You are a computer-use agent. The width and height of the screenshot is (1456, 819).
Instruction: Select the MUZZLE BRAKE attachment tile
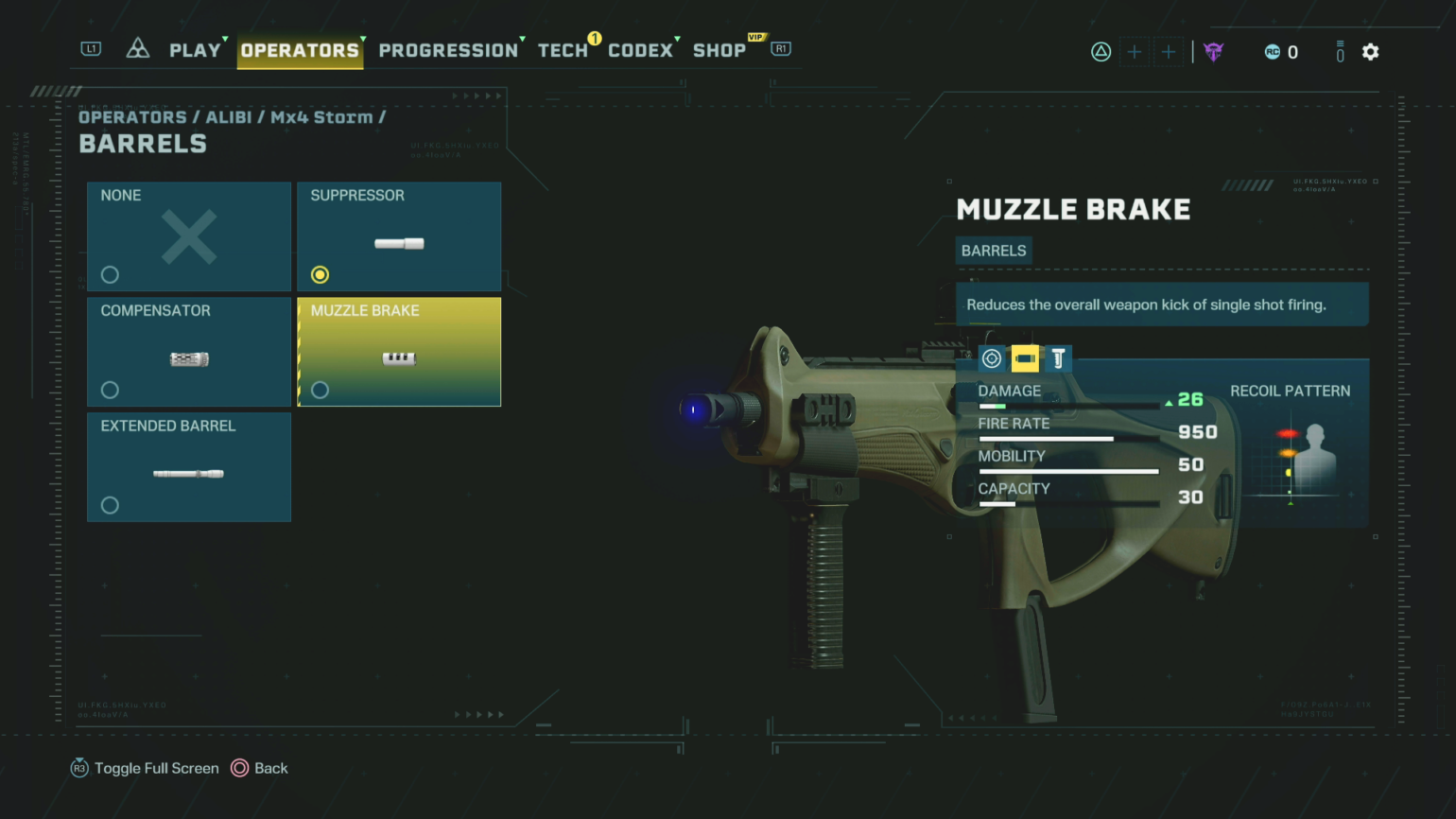(399, 351)
